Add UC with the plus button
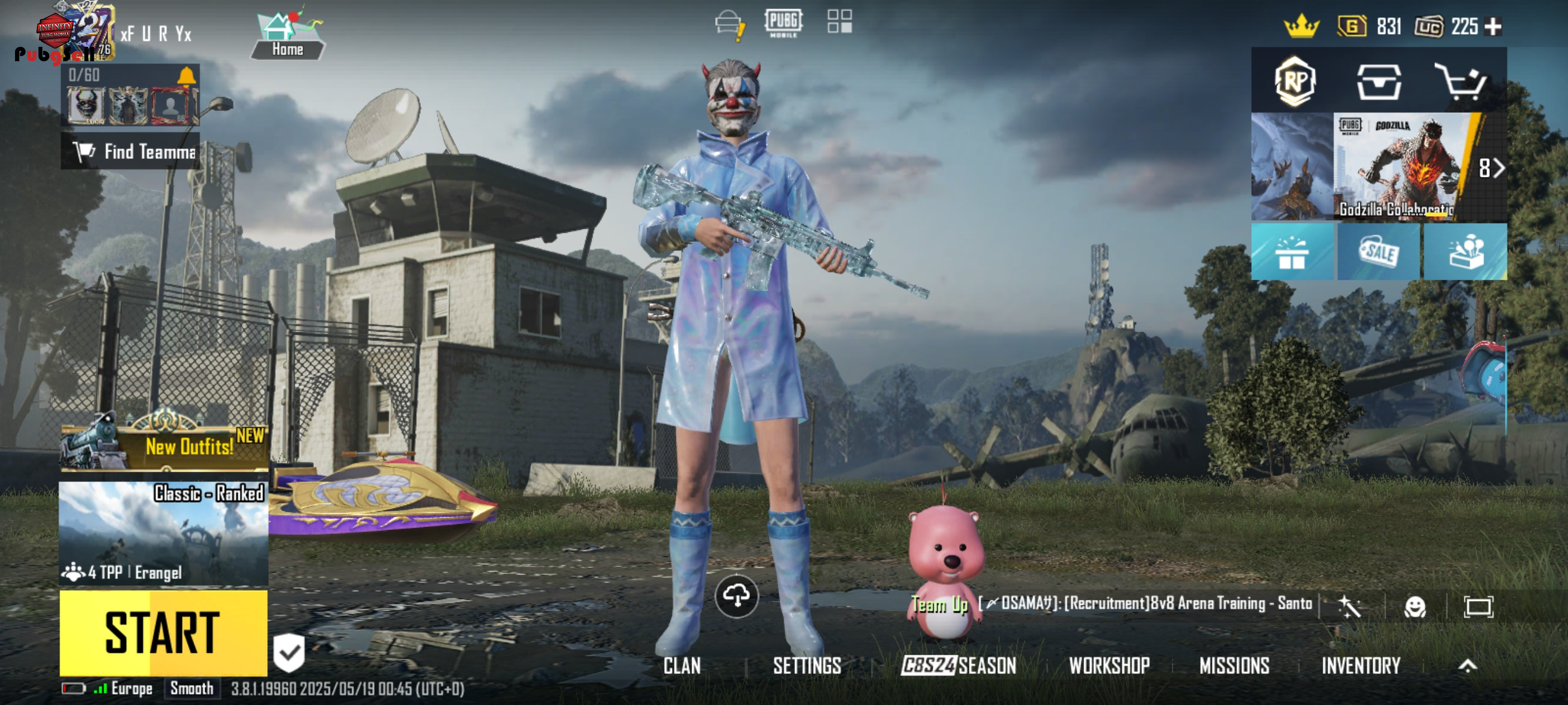This screenshot has width=1568, height=705. (x=1493, y=27)
